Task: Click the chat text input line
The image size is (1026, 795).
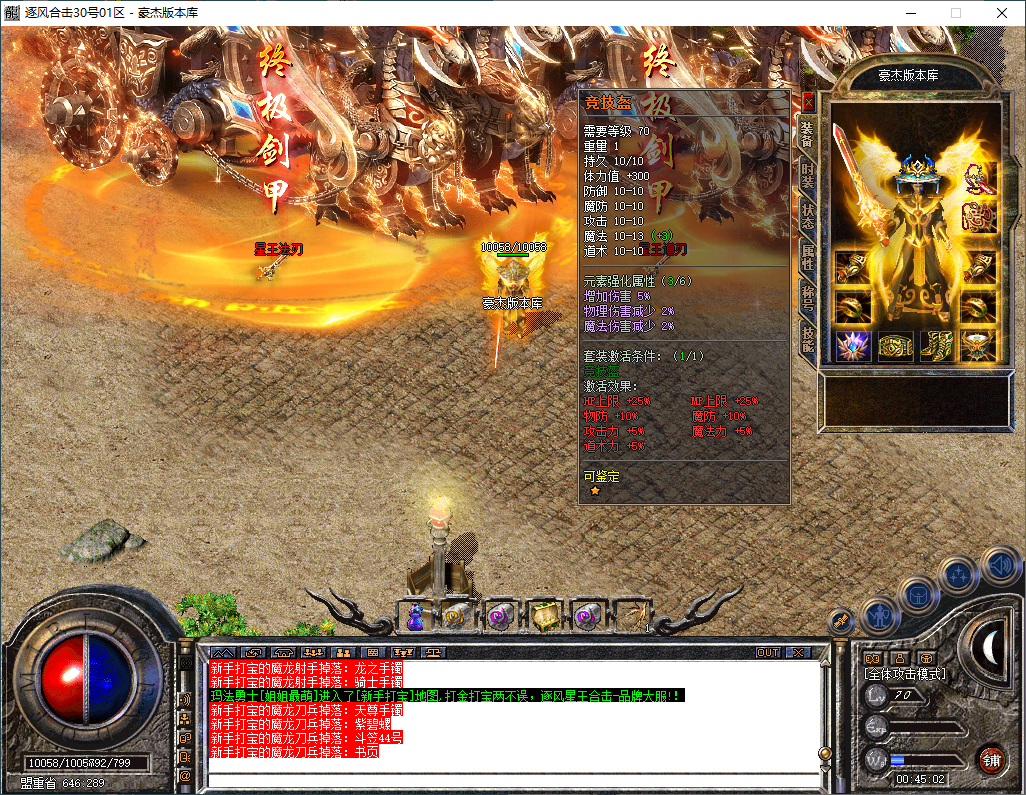Action: click(x=510, y=780)
